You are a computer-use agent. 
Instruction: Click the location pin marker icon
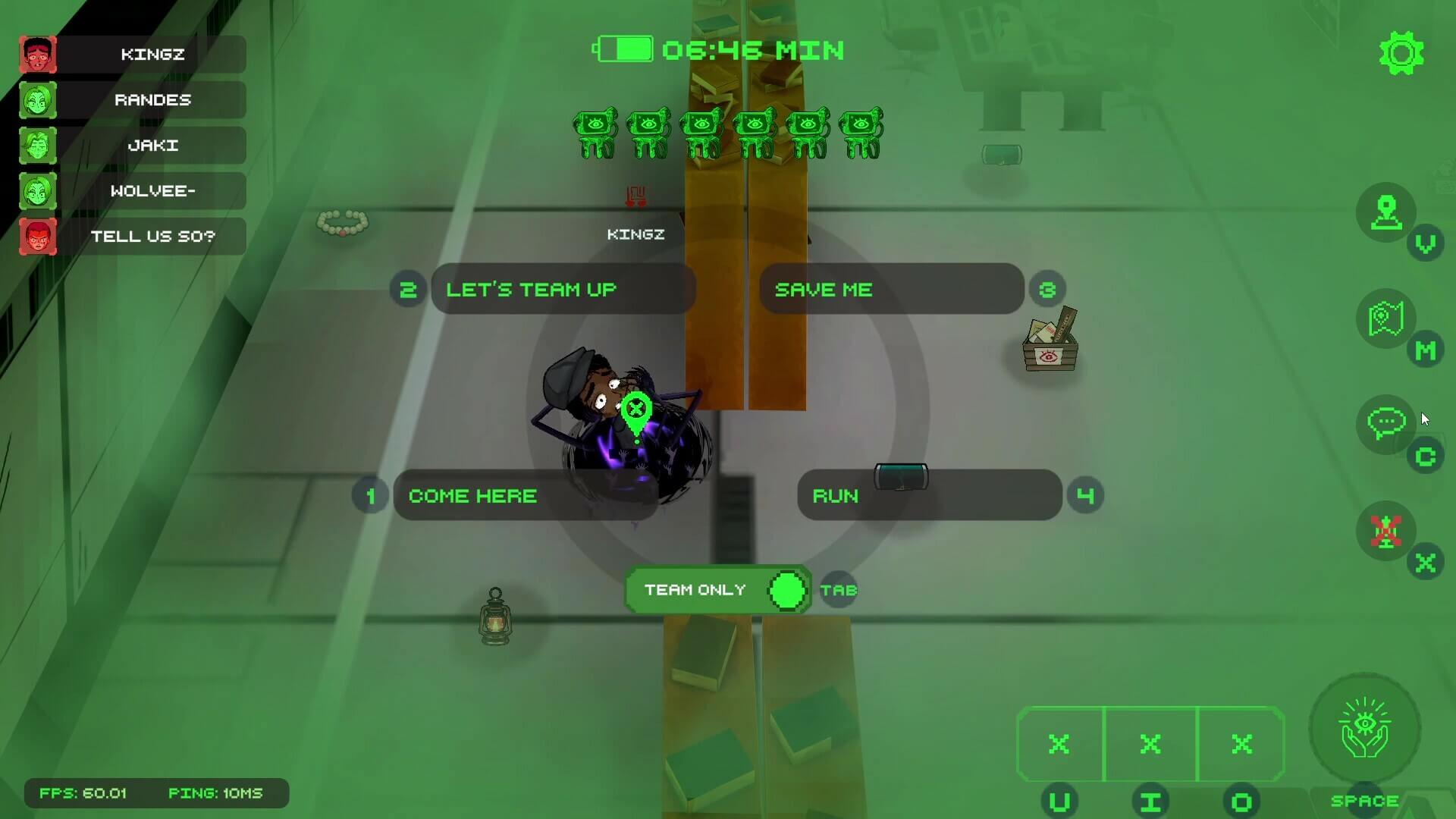coord(1385,212)
